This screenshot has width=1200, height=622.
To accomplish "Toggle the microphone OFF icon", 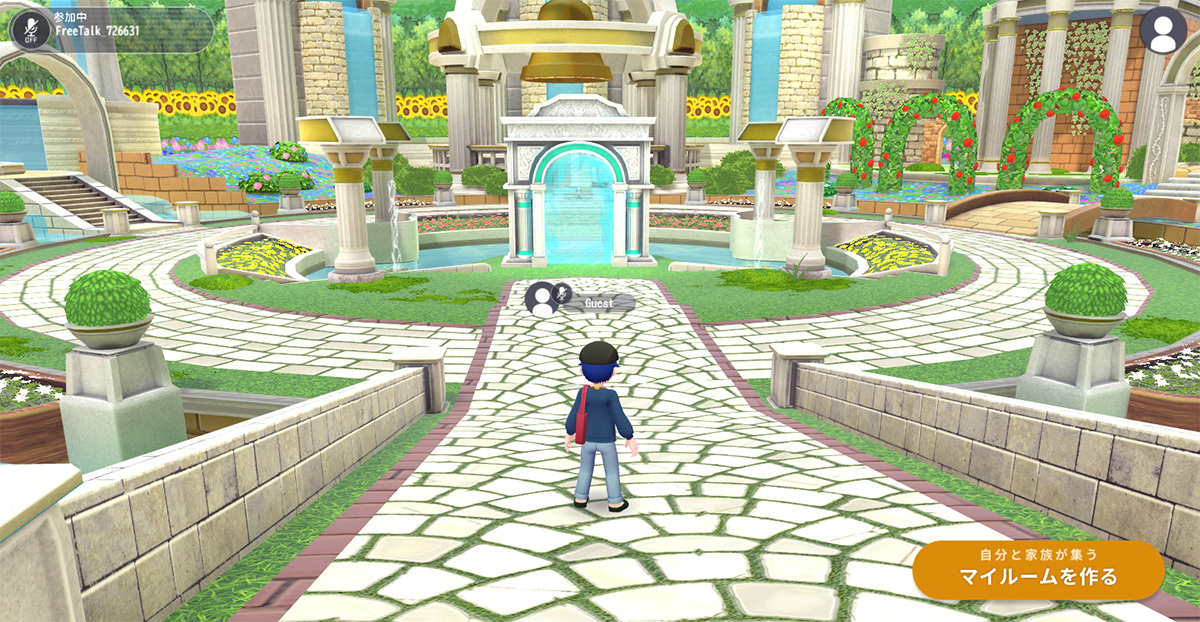I will click(31, 30).
